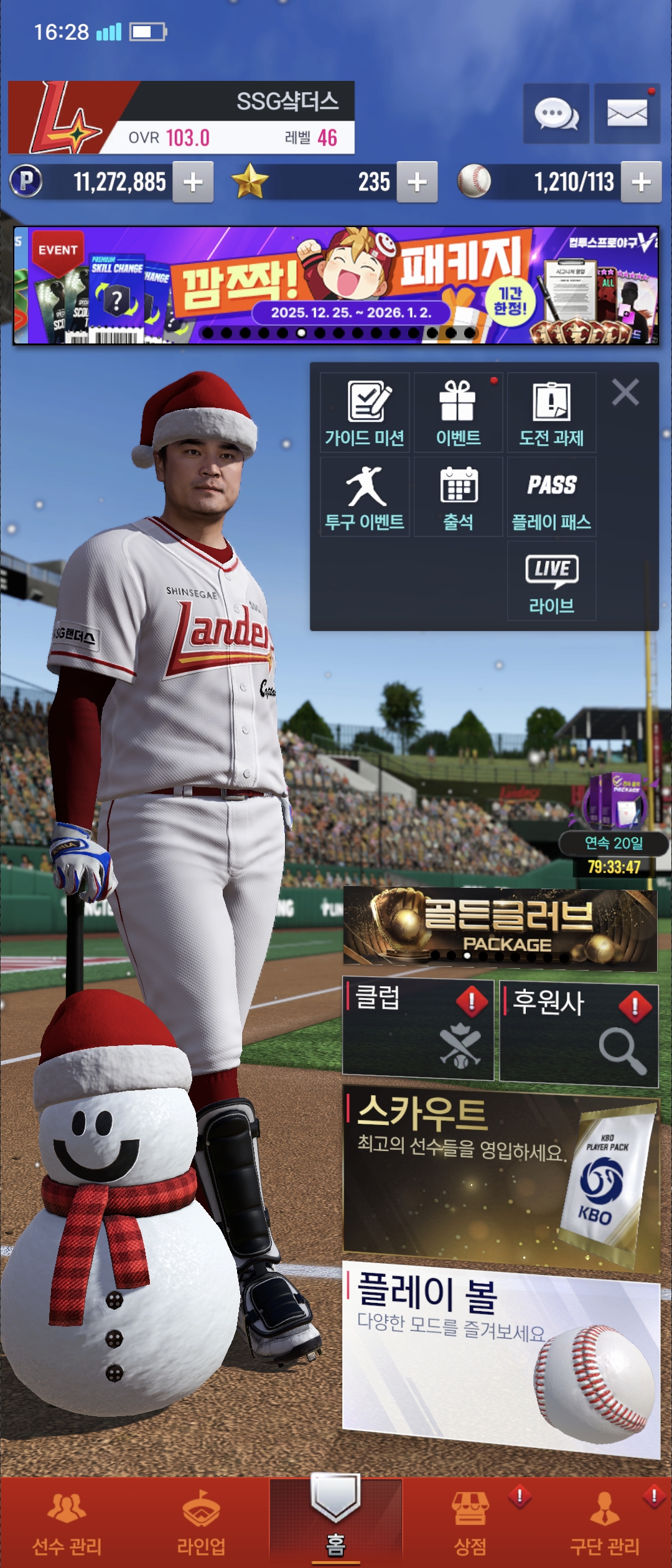Screen dimensions: 672x1568
Task: Add baseballs with the ball currency plus
Action: tap(641, 182)
